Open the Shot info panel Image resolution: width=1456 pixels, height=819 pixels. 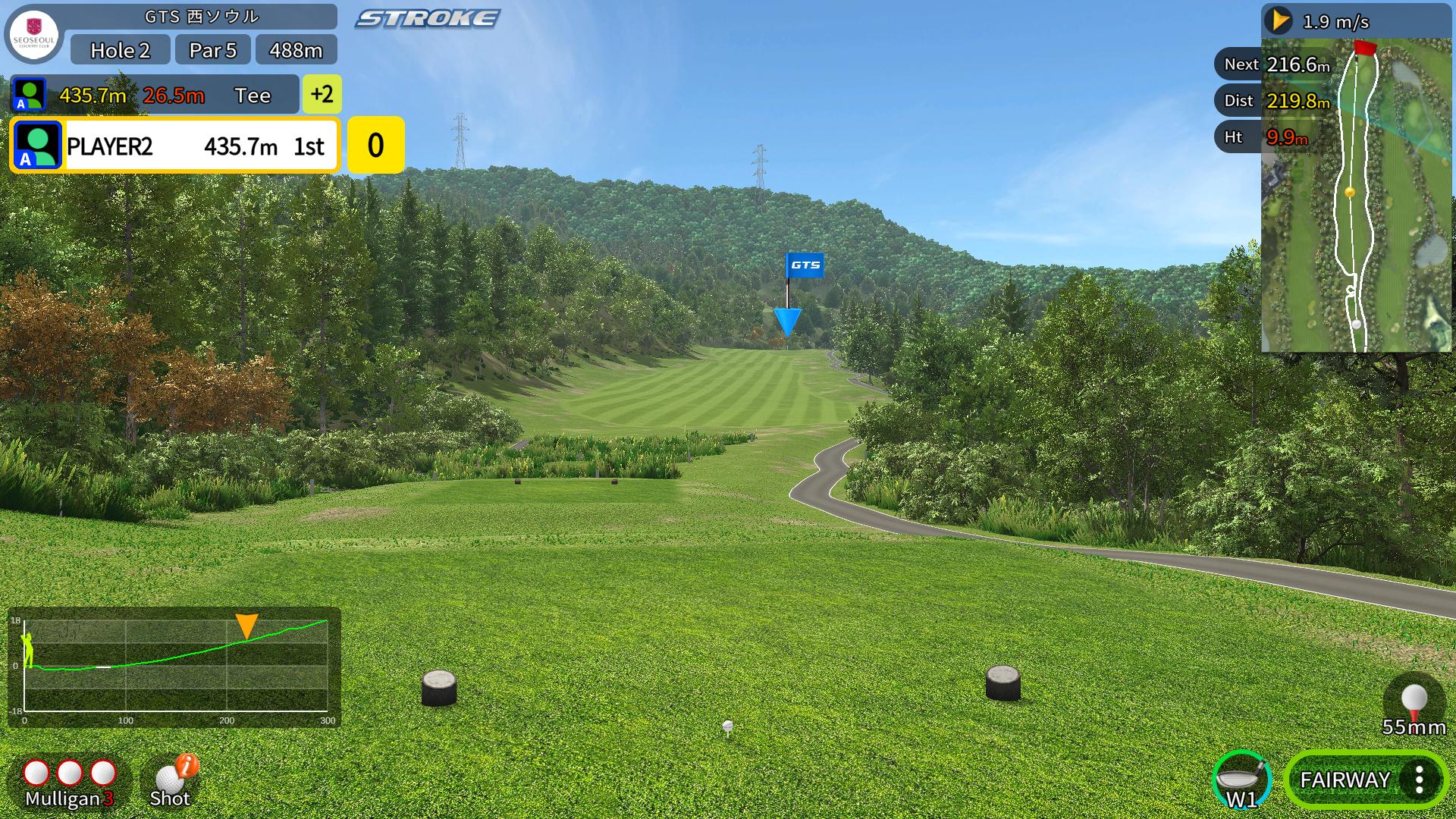(x=171, y=782)
